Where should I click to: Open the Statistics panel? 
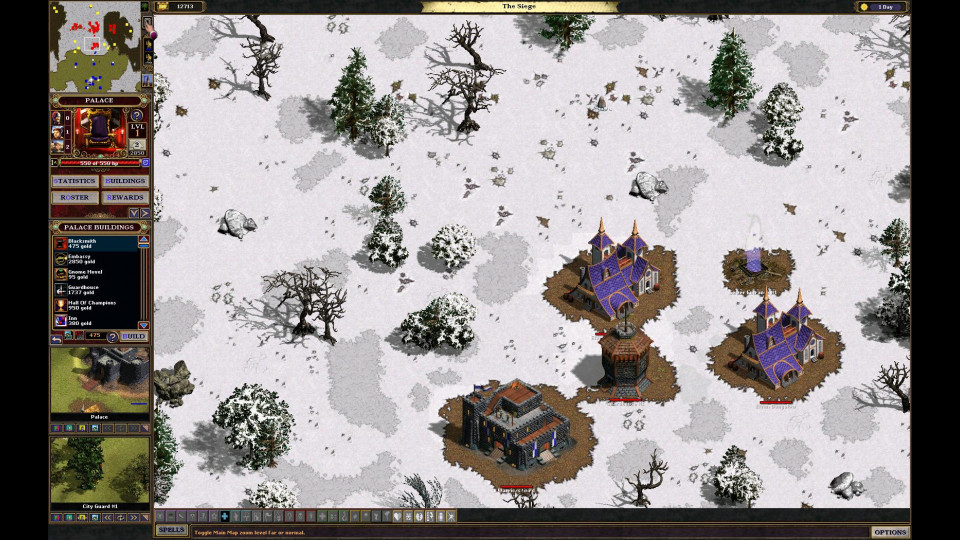[x=75, y=181]
